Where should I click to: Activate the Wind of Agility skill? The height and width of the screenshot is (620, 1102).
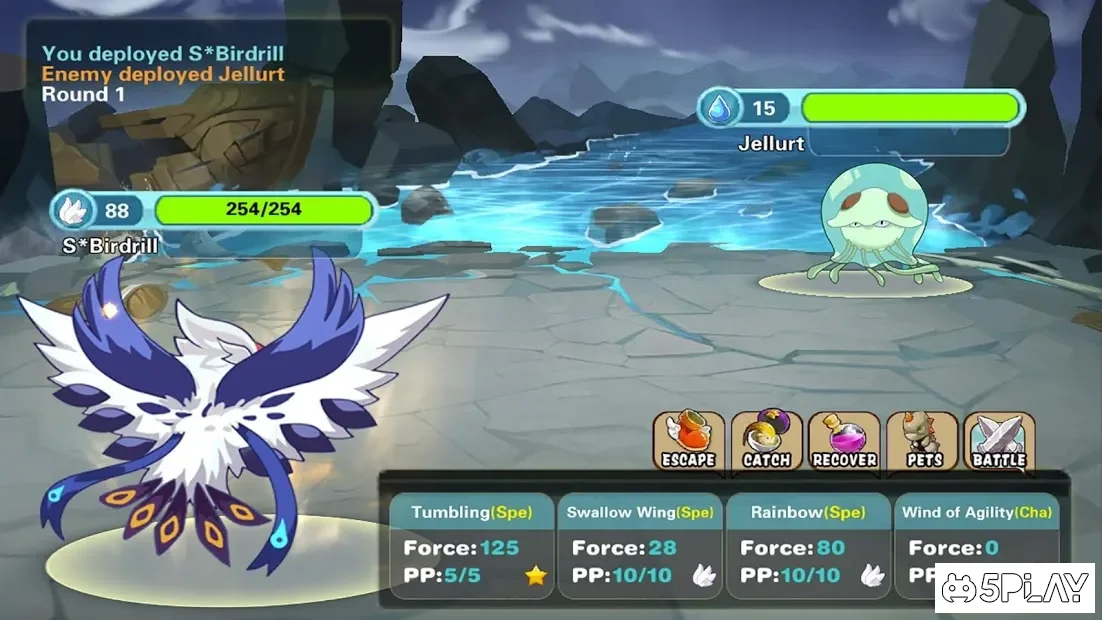[x=976, y=546]
